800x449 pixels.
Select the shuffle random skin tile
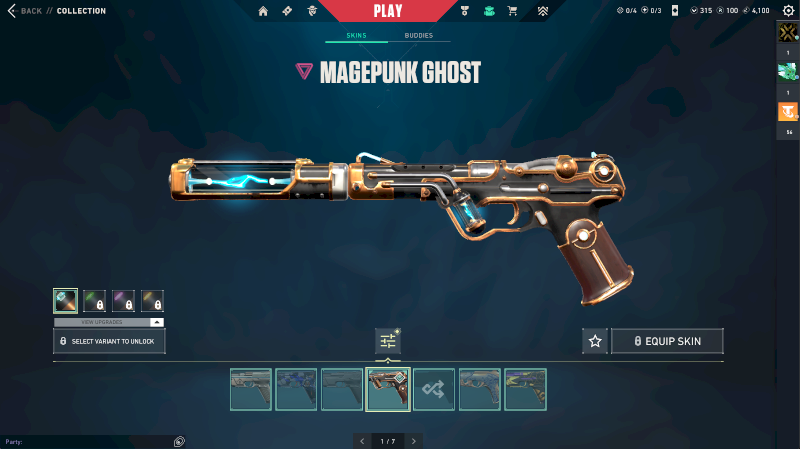point(434,389)
